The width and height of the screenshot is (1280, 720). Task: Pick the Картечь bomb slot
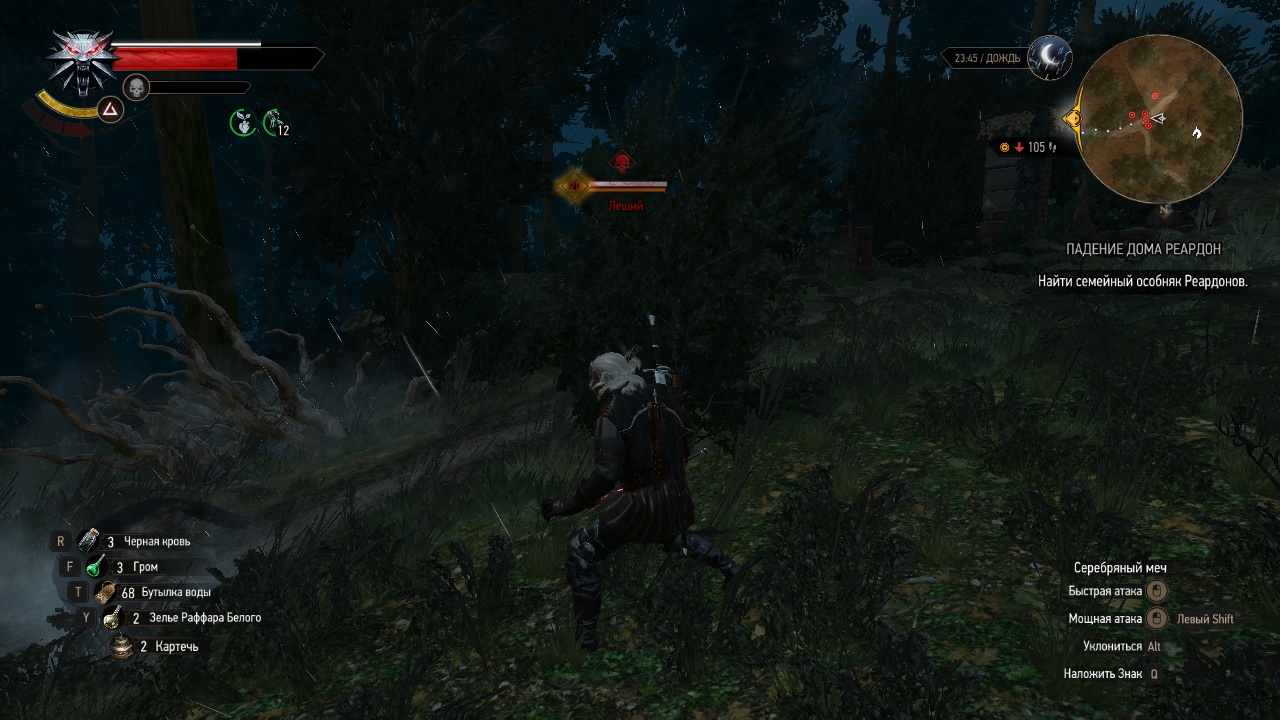point(122,646)
